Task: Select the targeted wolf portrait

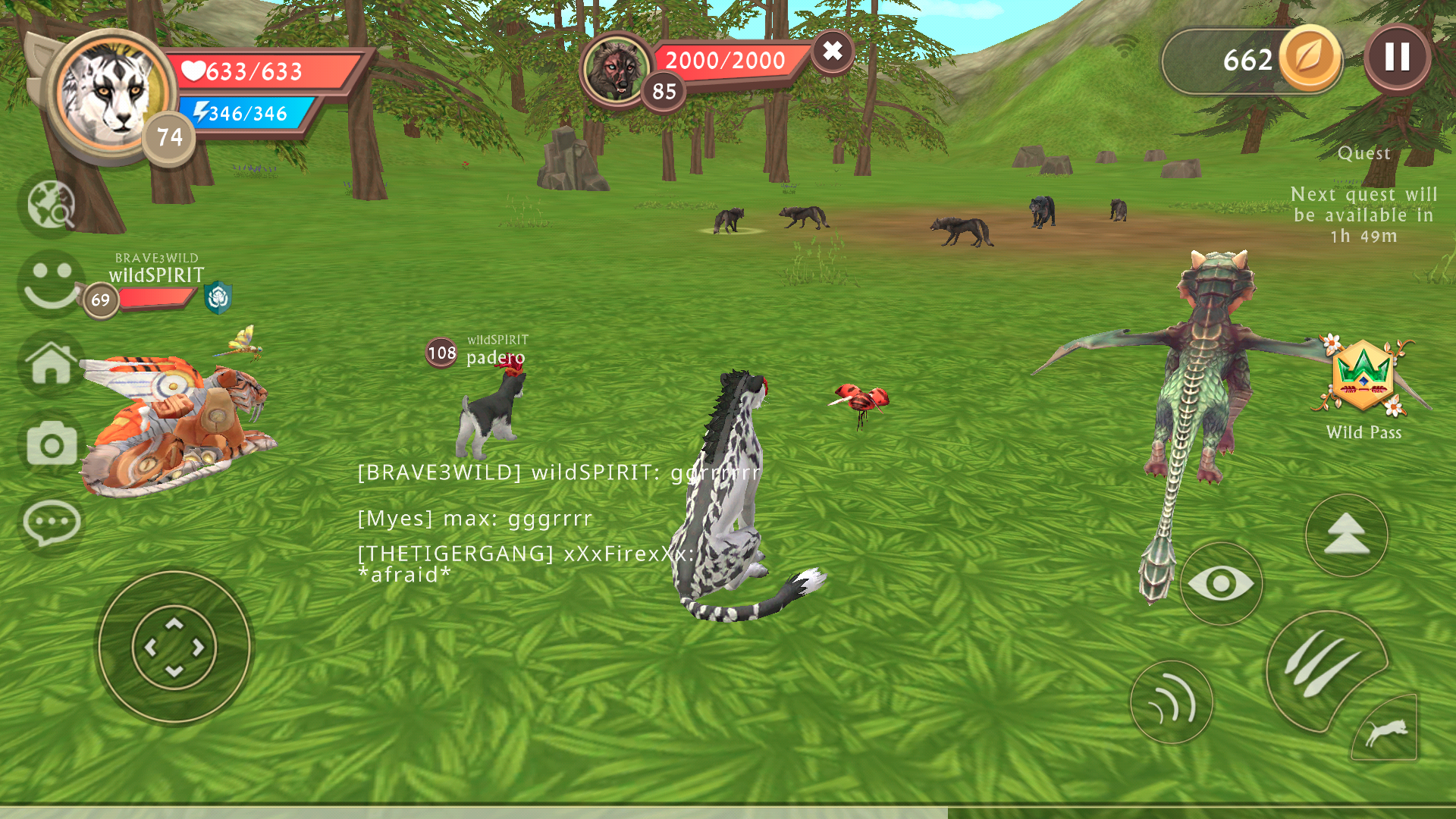Action: pyautogui.click(x=616, y=70)
